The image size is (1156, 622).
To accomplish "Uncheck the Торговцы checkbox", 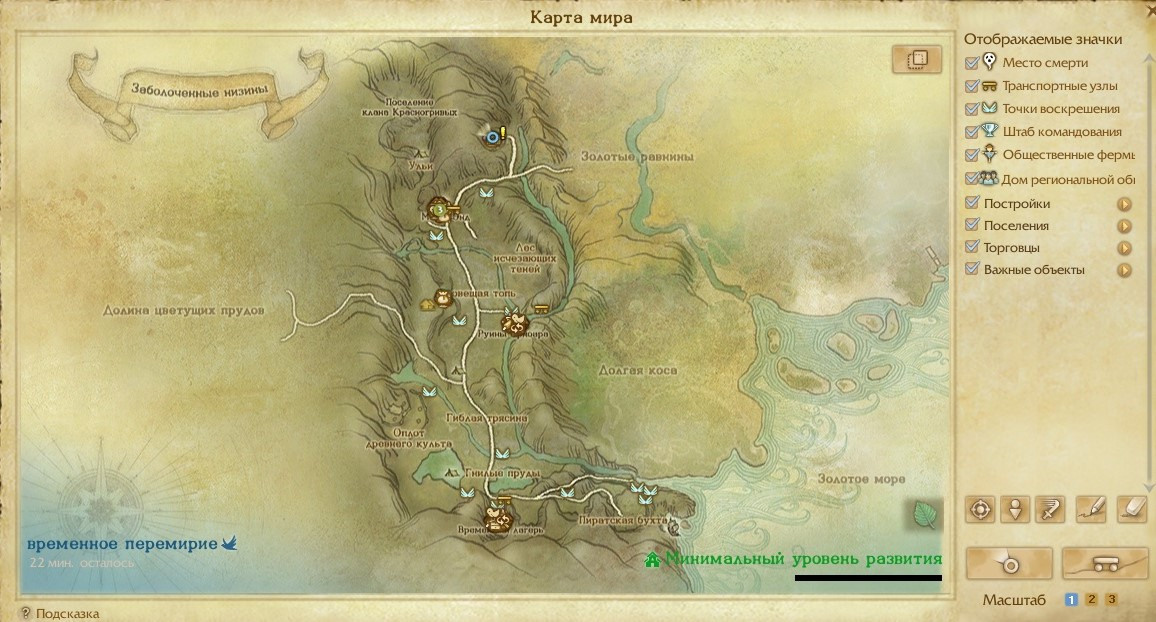I will 972,248.
